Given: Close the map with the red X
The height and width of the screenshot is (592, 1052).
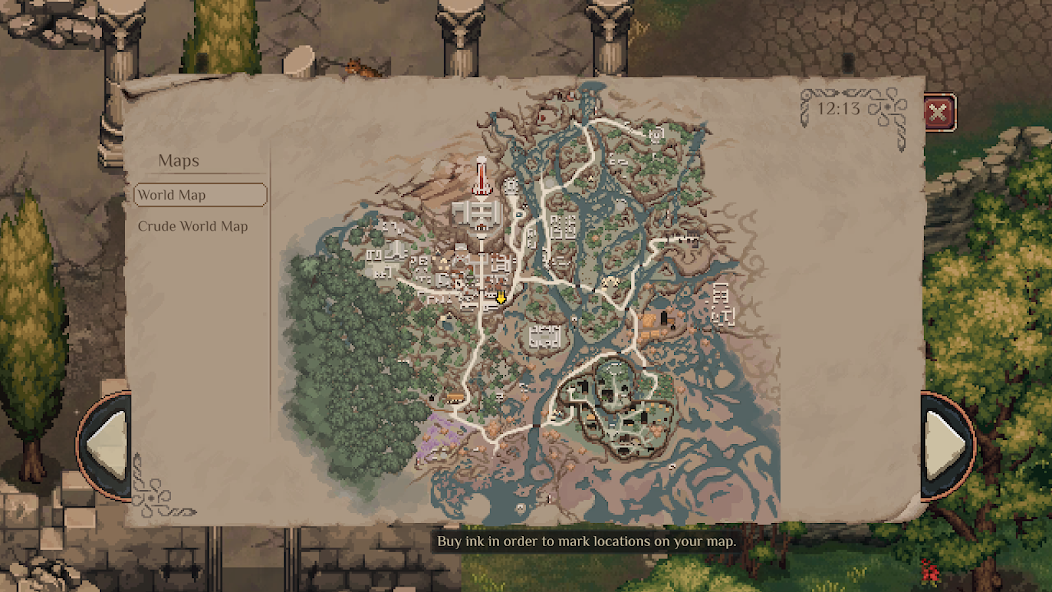Looking at the screenshot, I should tap(938, 113).
